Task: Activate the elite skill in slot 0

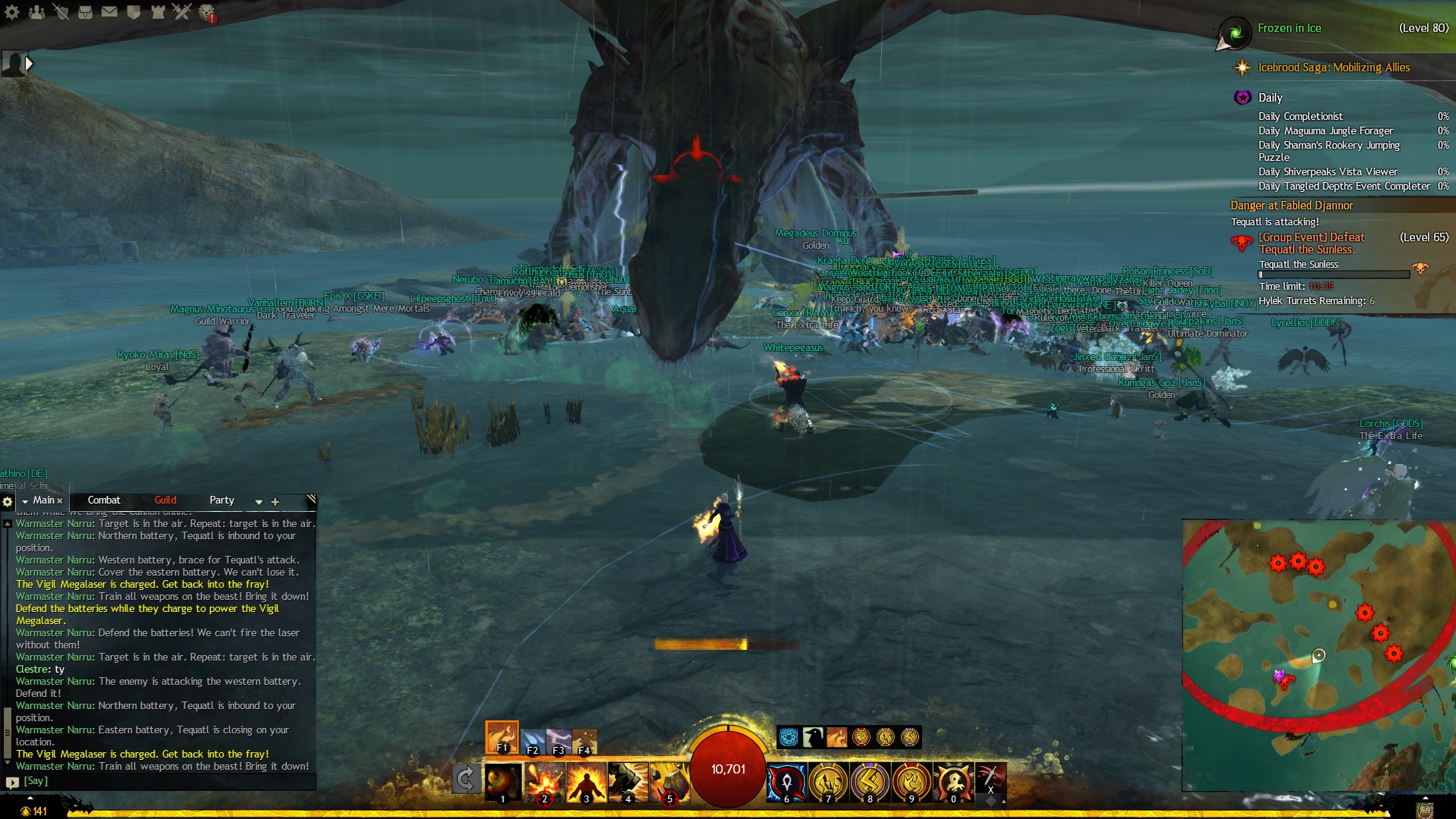Action: click(x=953, y=782)
